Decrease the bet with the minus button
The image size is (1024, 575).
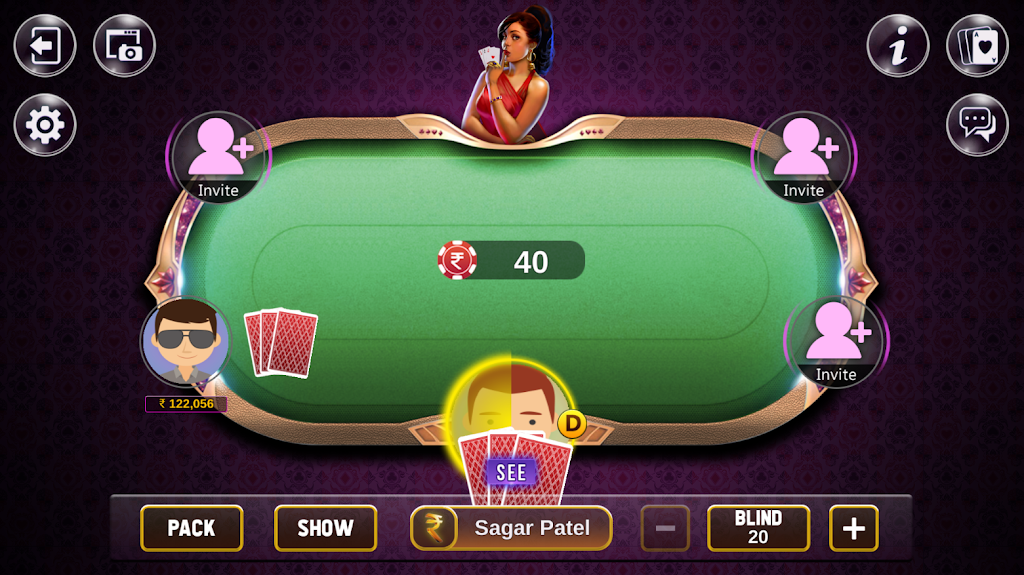coord(665,528)
